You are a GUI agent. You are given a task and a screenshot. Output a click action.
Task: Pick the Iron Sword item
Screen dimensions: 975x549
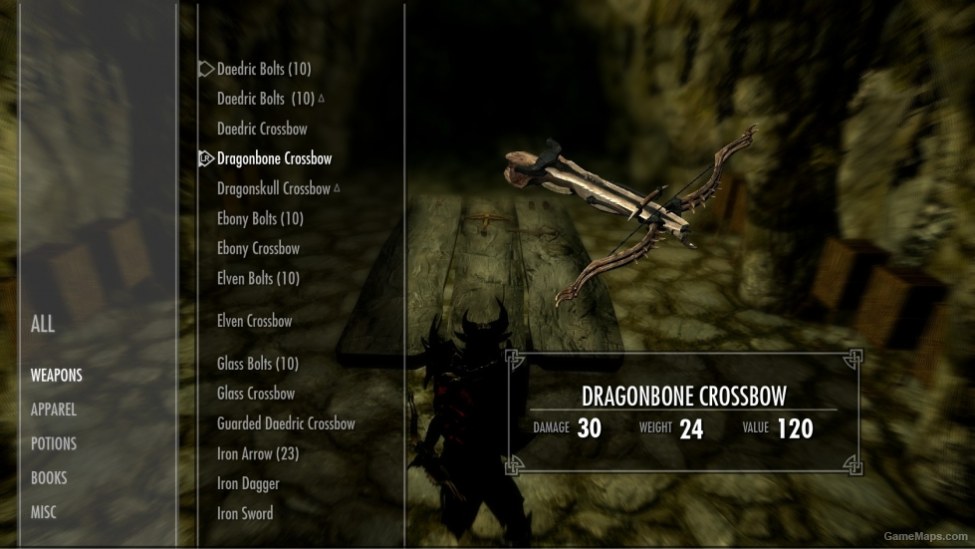245,514
